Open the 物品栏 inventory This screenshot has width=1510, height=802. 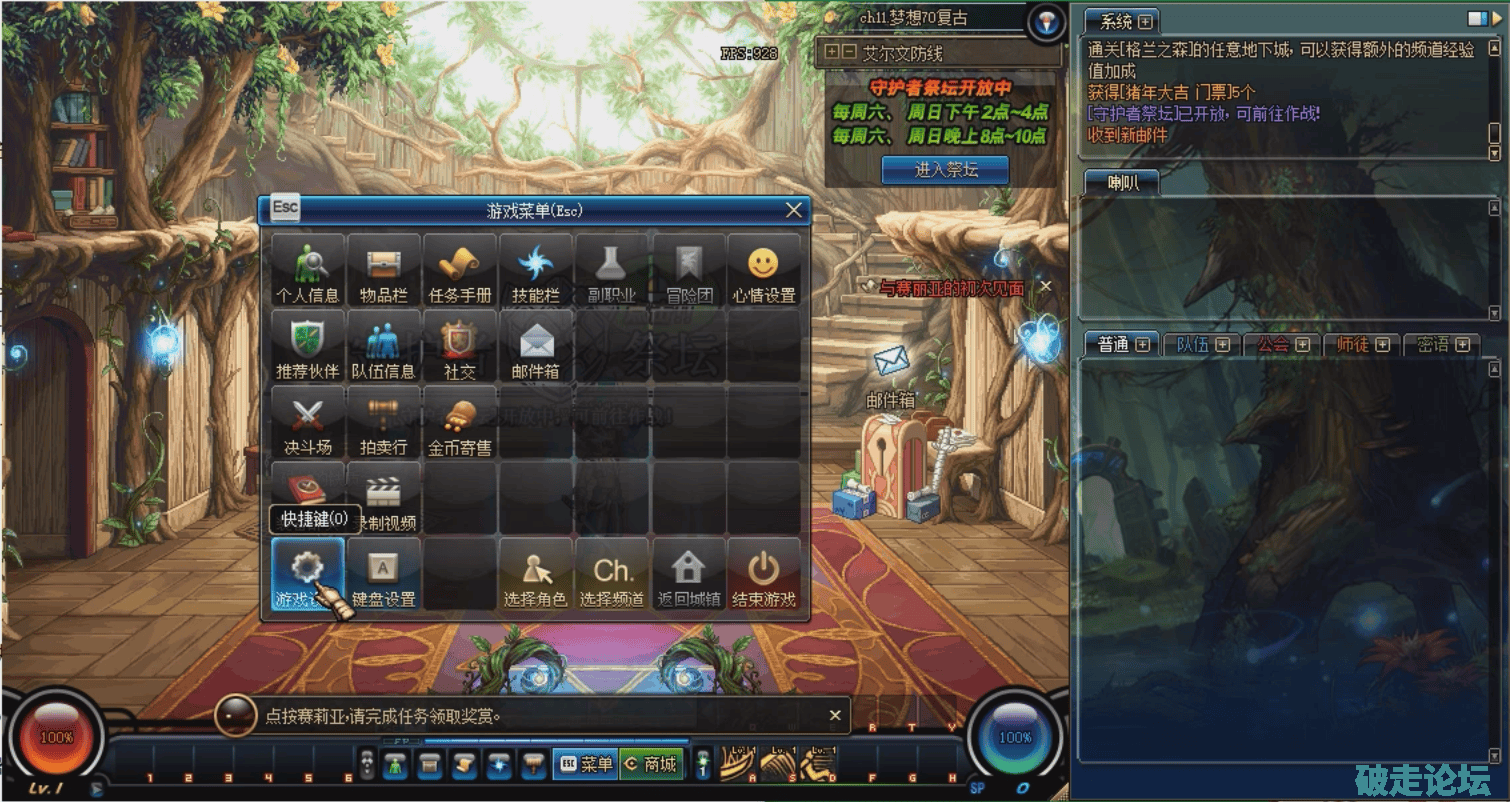[x=384, y=270]
